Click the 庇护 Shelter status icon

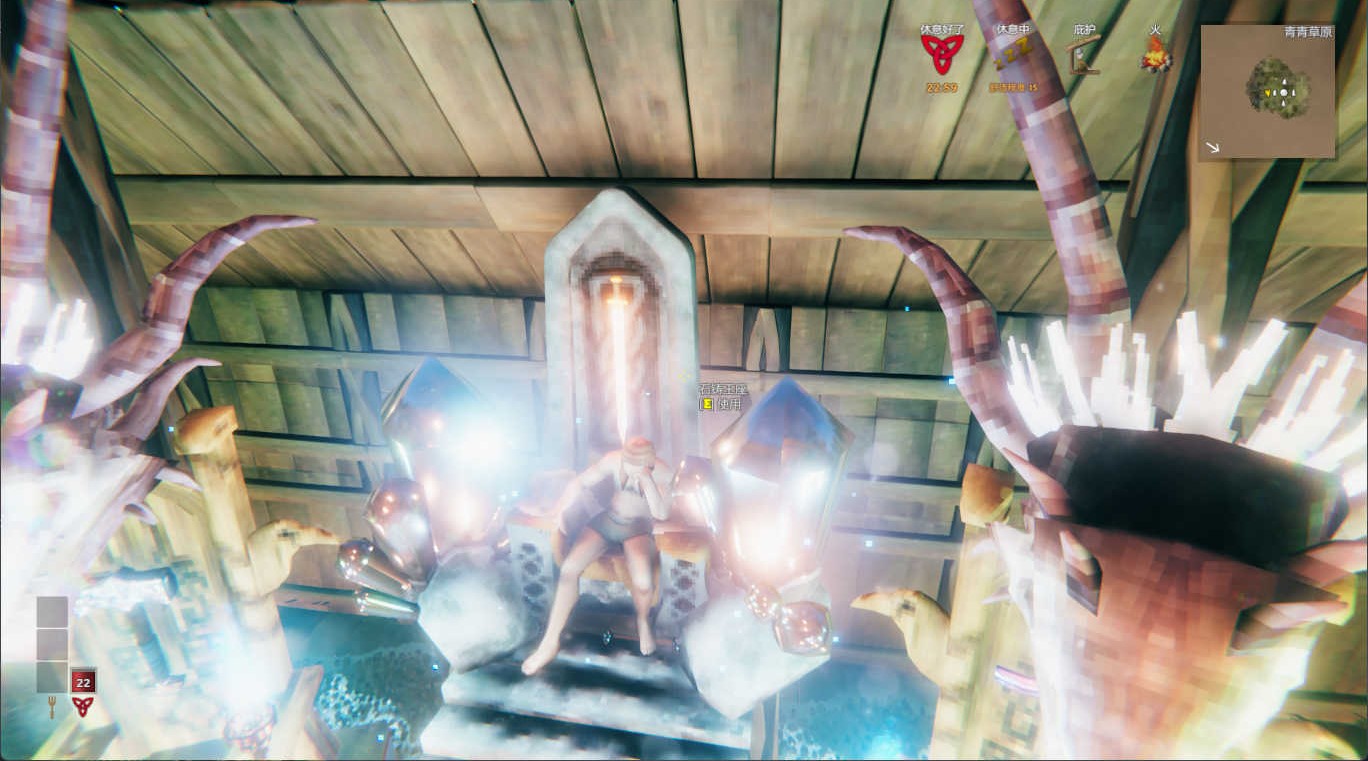click(1084, 56)
